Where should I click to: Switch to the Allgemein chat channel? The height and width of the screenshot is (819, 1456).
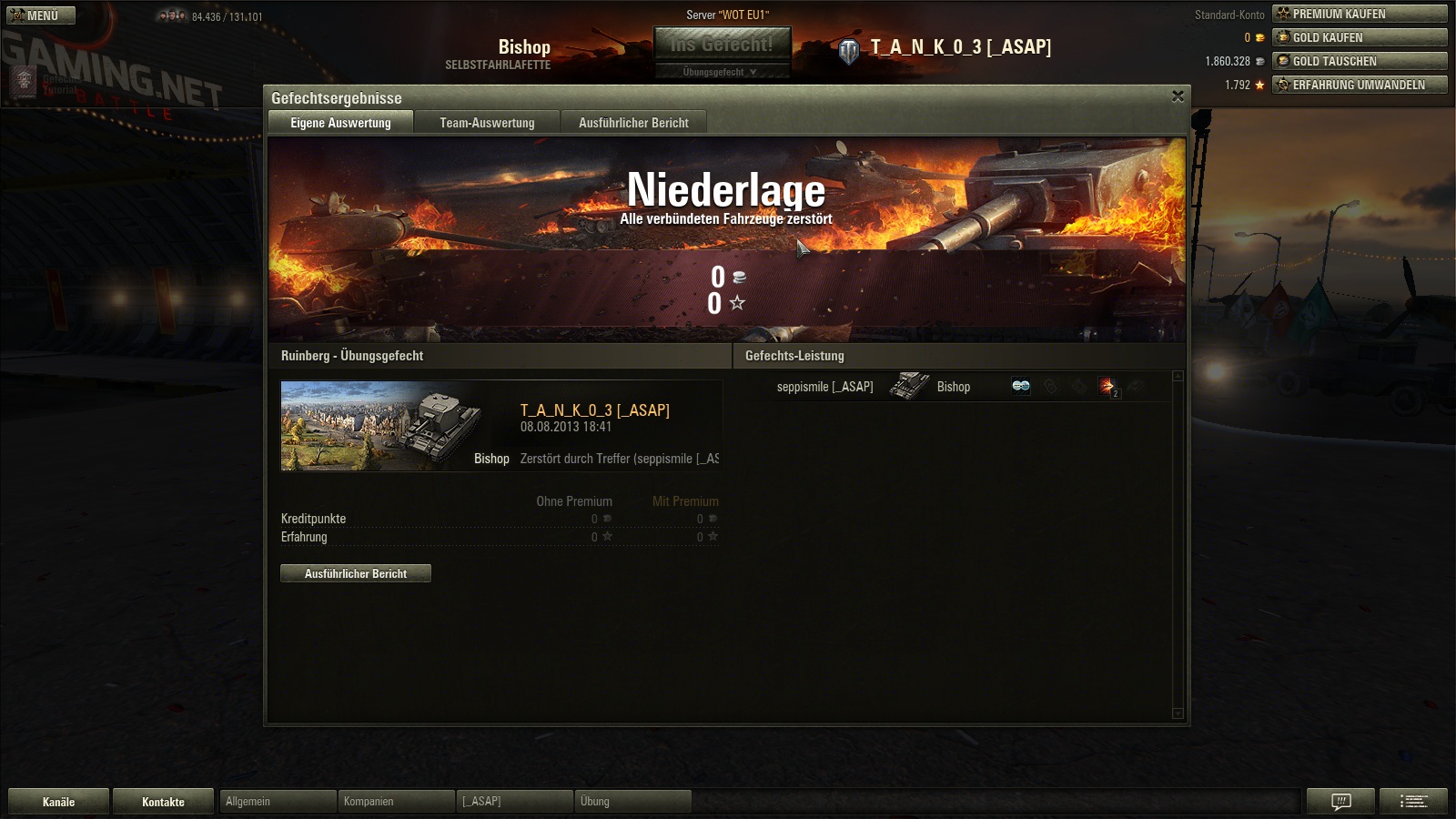coord(278,802)
